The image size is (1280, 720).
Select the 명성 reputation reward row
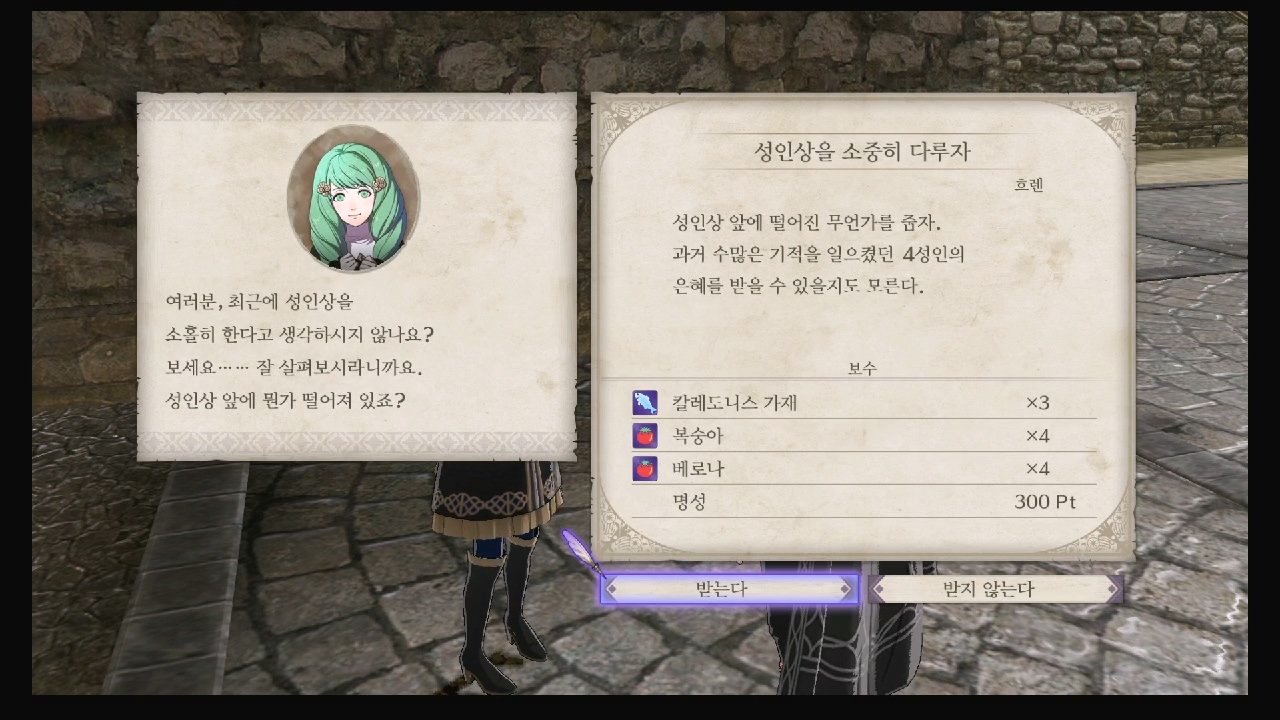coord(690,502)
